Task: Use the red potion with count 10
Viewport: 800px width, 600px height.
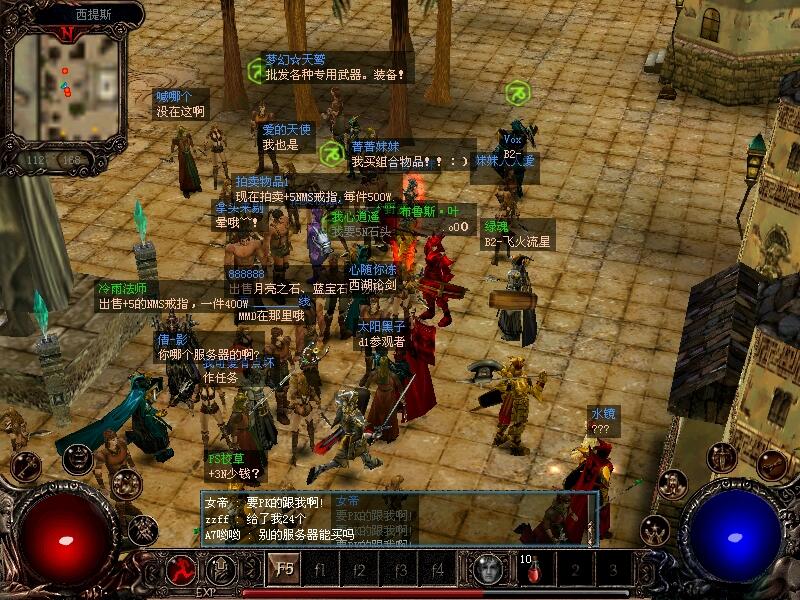Action: [x=532, y=571]
